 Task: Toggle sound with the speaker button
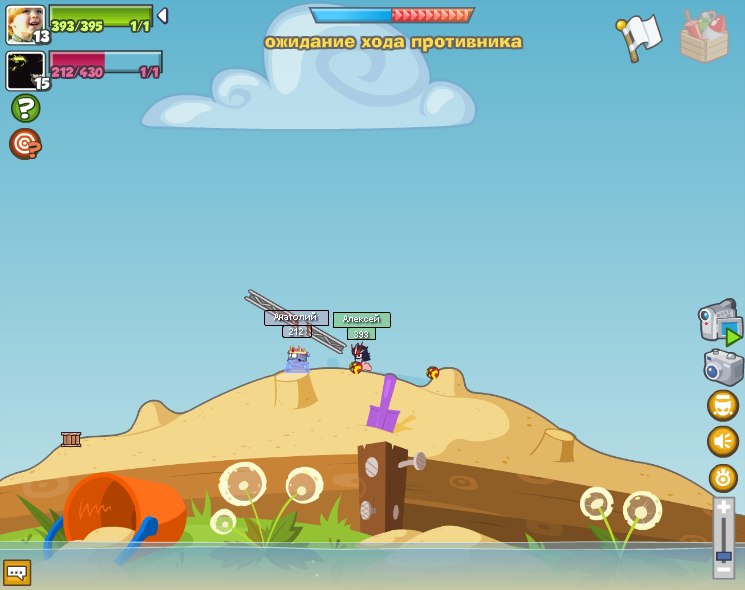(723, 441)
